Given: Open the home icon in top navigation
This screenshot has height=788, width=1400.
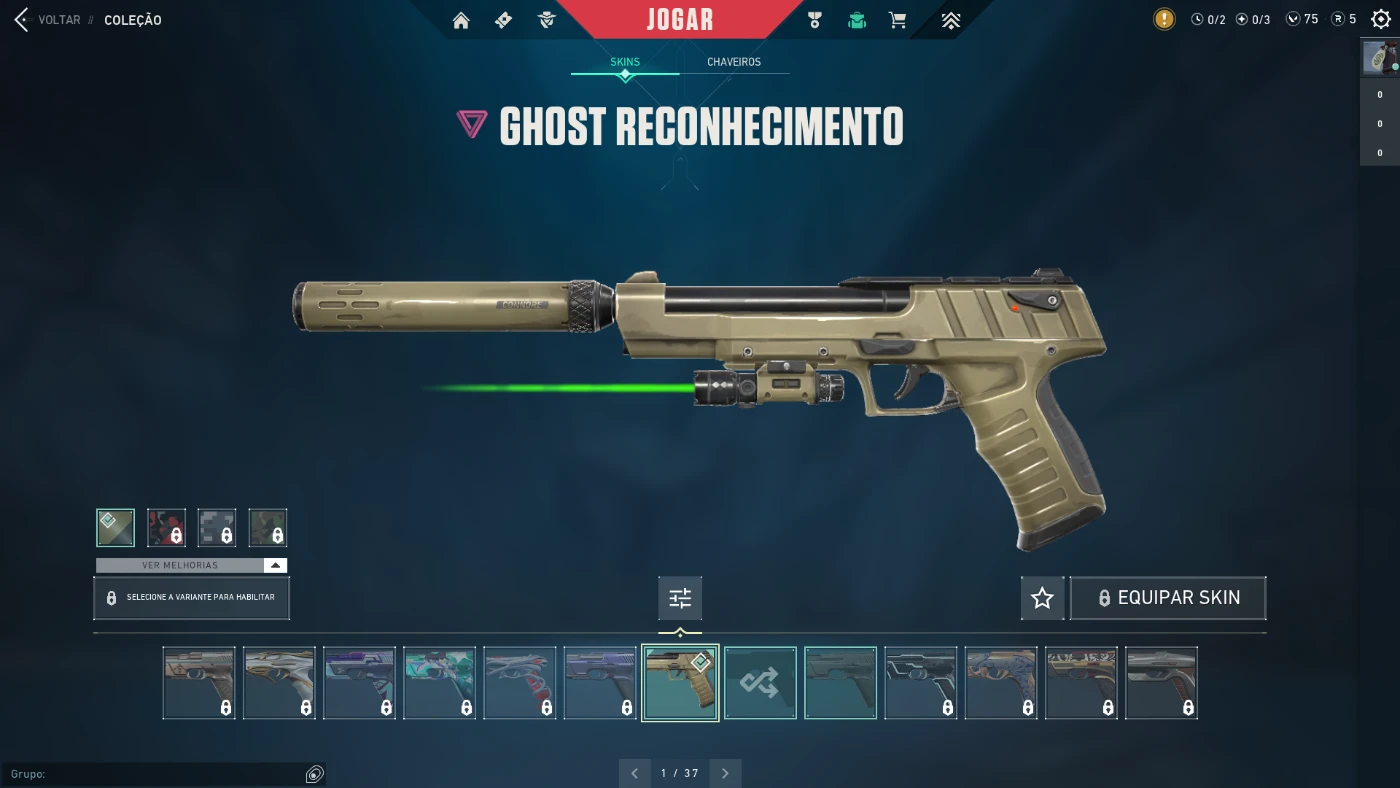Looking at the screenshot, I should click(461, 20).
